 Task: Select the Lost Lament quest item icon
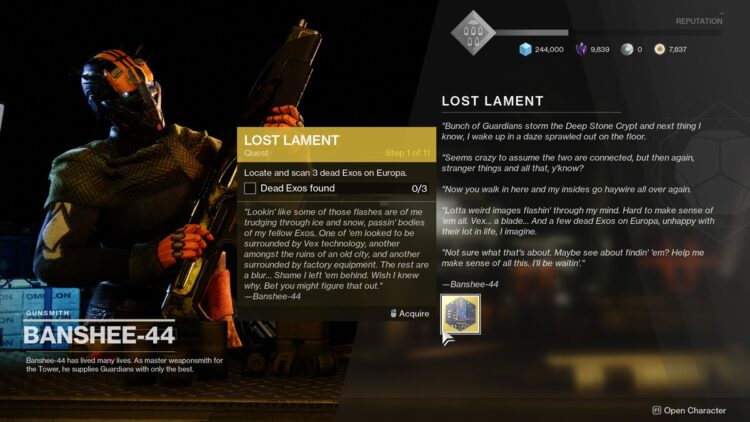pyautogui.click(x=460, y=315)
